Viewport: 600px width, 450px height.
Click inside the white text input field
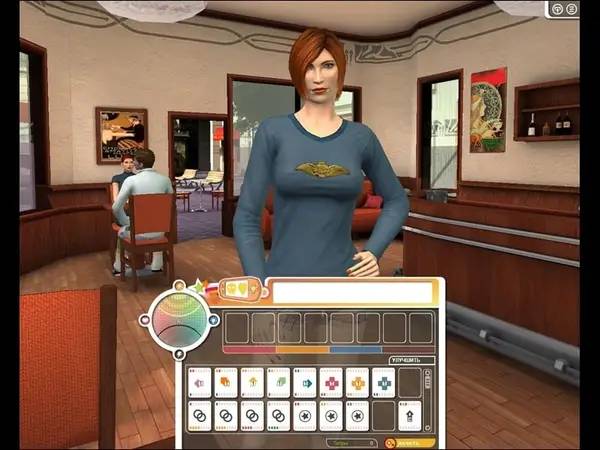[x=353, y=292]
